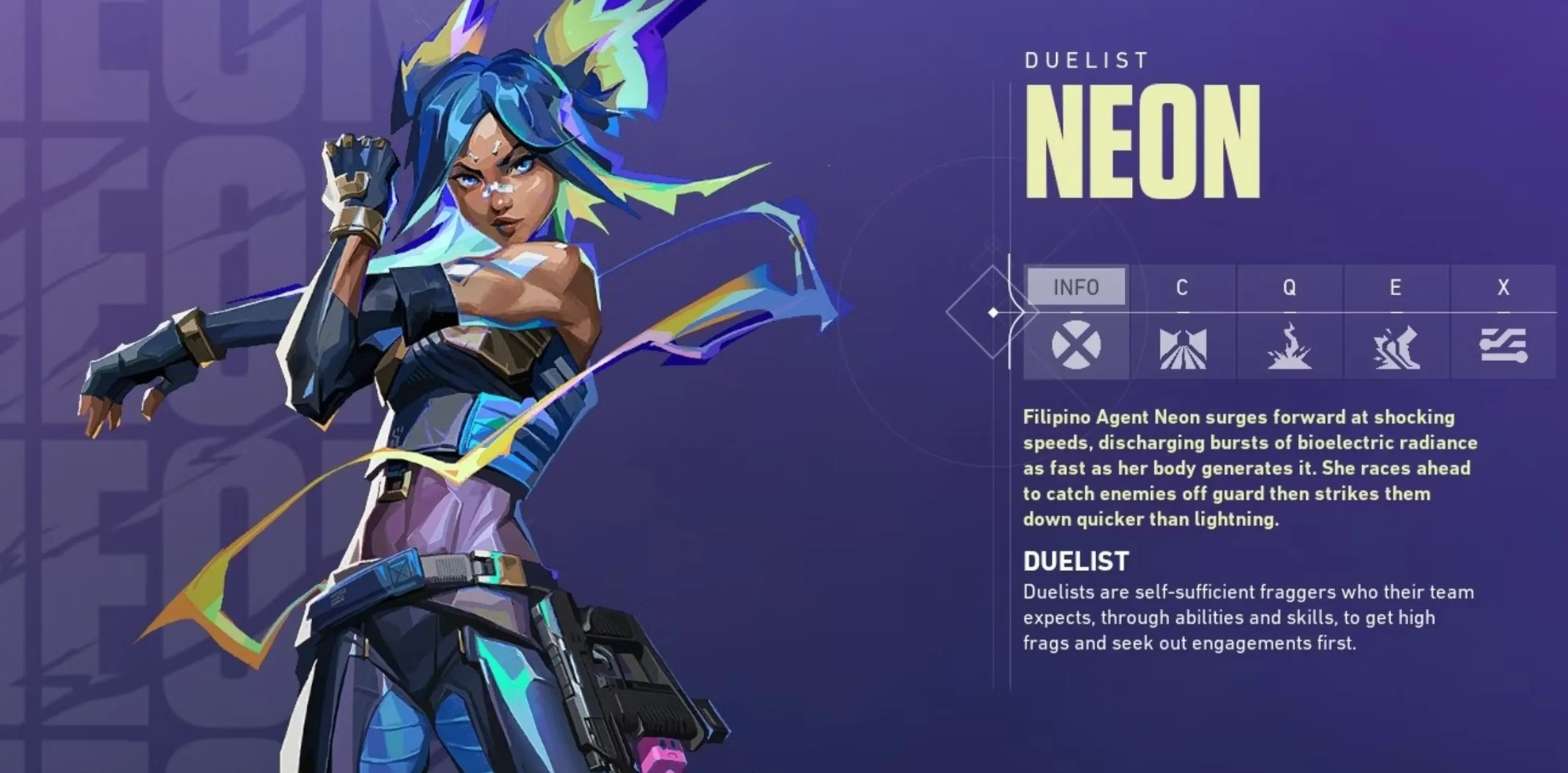Select the Fast Lane walls ability icon
This screenshot has height=773, width=1568.
(1182, 348)
